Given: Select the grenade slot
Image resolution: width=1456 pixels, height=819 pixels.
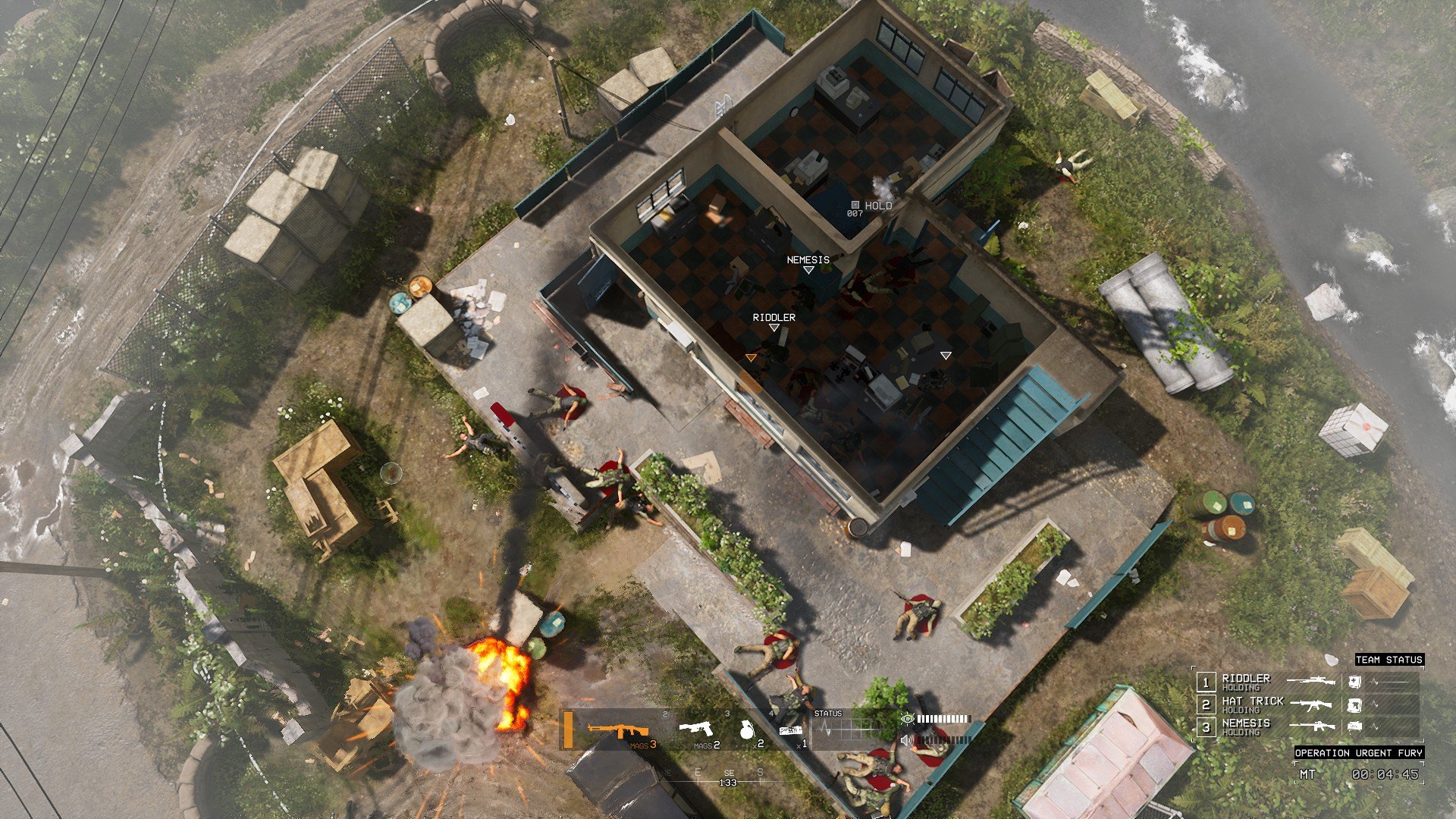Looking at the screenshot, I should [747, 730].
